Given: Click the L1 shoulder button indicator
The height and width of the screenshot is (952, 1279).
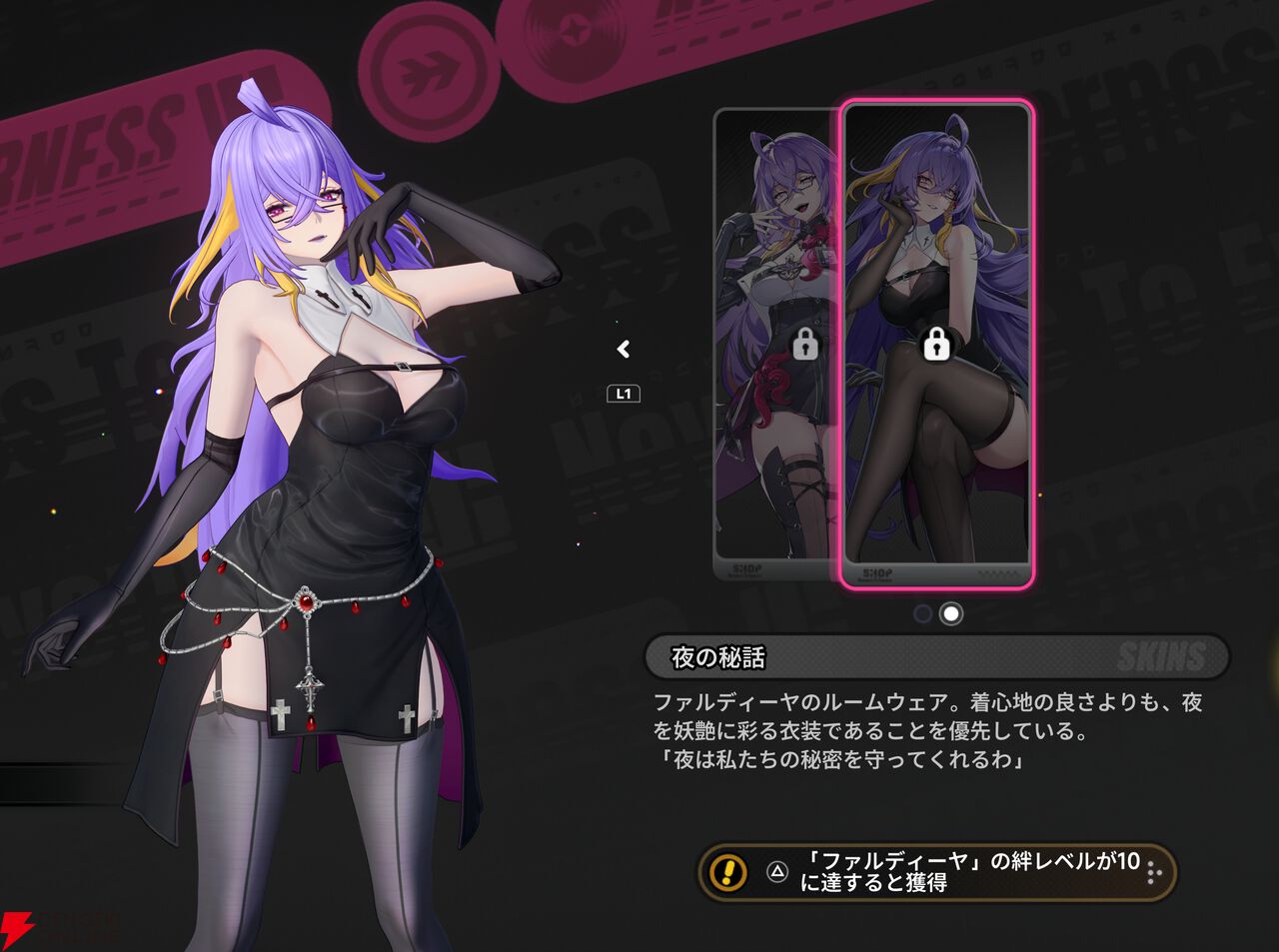Looking at the screenshot, I should (x=624, y=393).
